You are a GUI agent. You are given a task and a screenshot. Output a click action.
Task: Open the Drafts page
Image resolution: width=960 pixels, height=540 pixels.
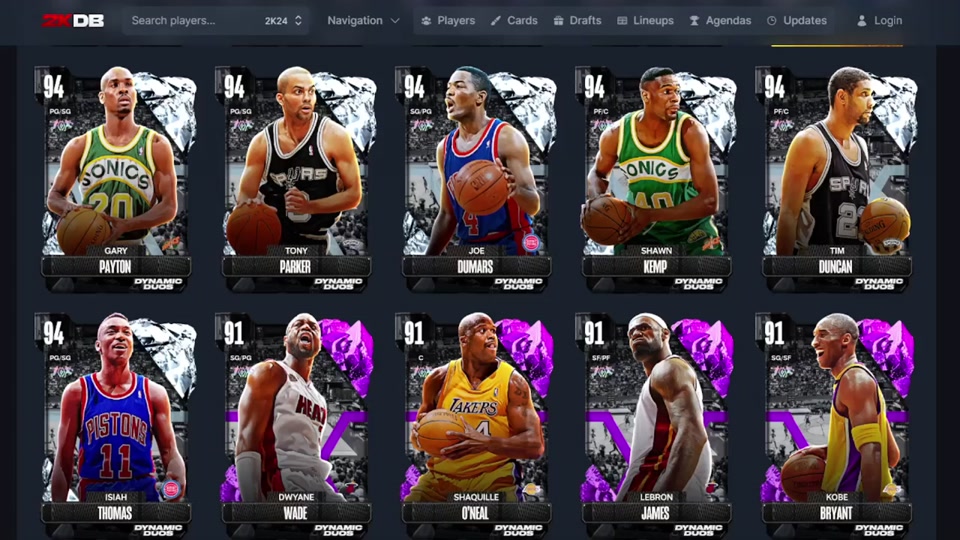[x=578, y=20]
